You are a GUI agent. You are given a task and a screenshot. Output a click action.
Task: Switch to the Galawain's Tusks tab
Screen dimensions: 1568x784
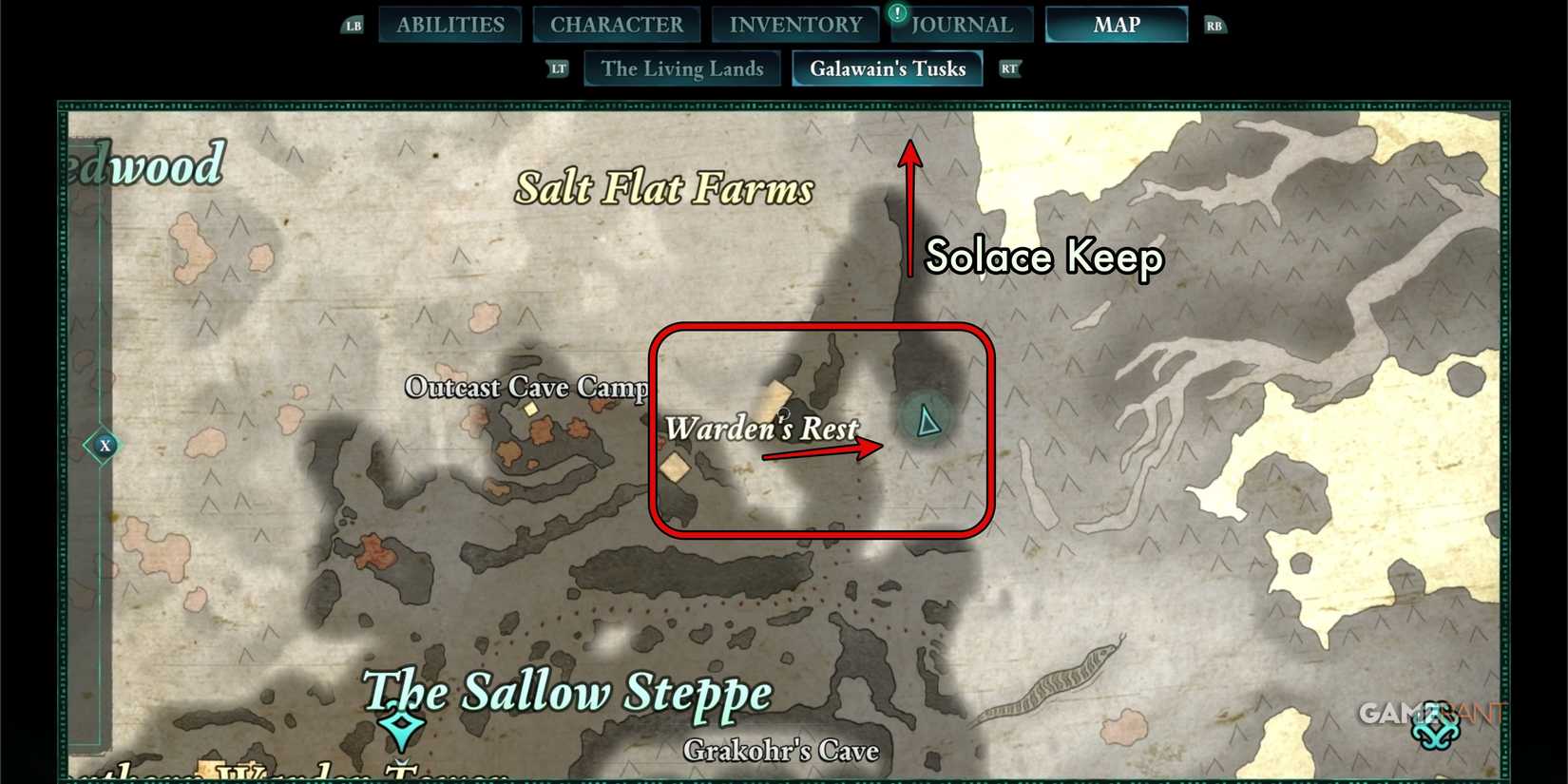click(x=887, y=68)
